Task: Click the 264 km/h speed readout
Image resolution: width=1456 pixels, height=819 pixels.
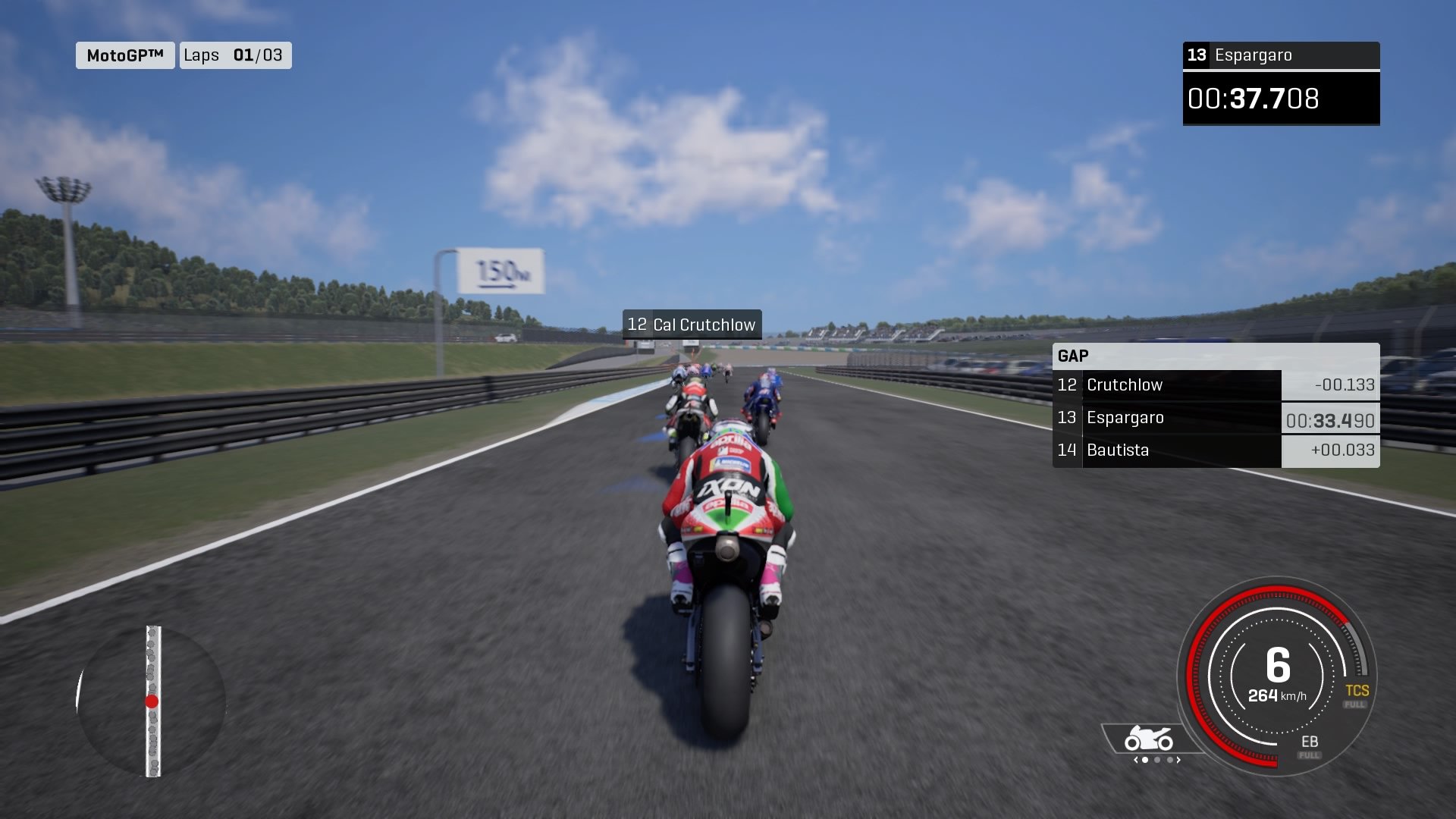Action: pos(1279,695)
